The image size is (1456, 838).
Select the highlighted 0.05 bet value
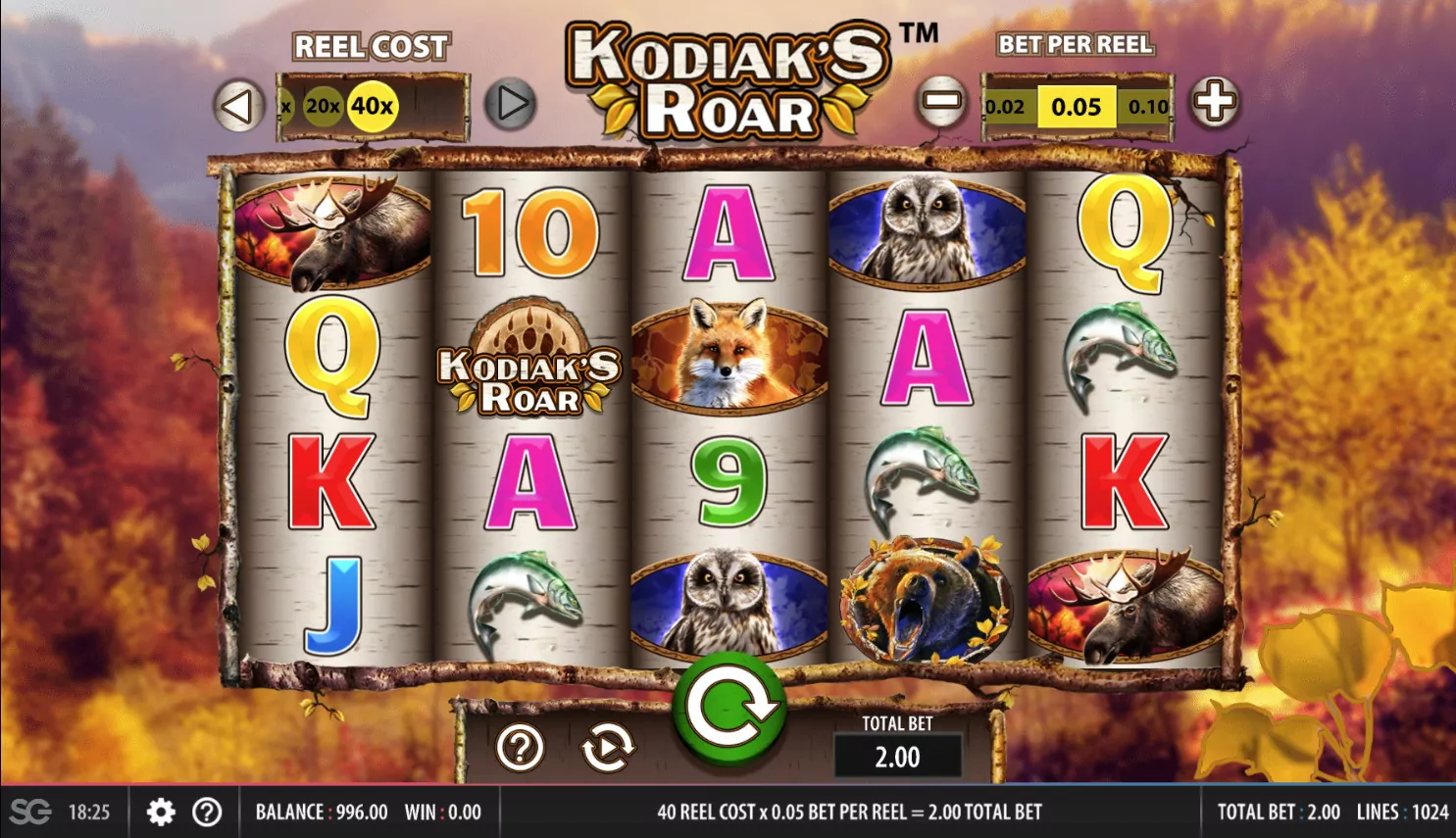tap(1076, 107)
